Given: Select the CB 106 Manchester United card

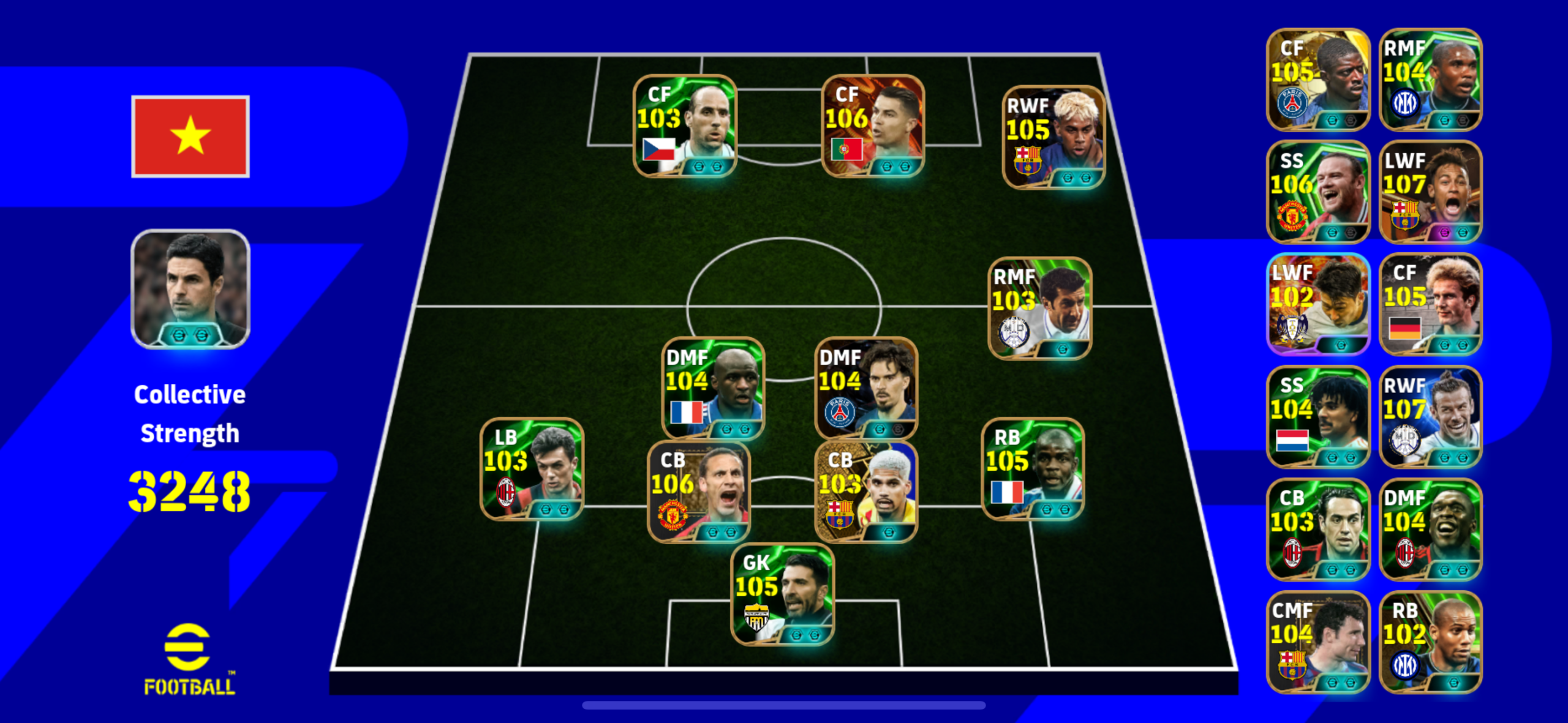Looking at the screenshot, I should 699,492.
